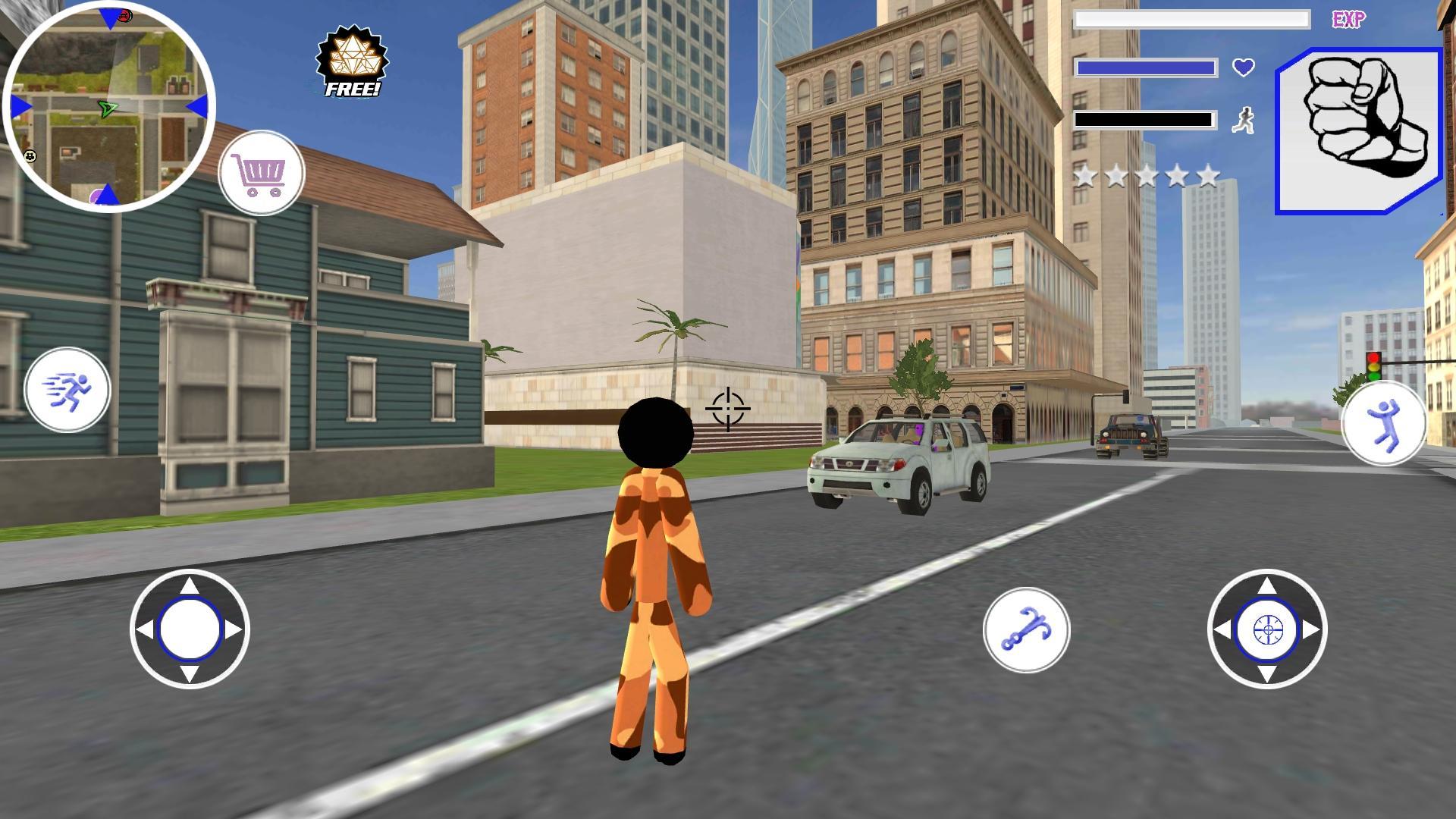Tap the sprint running-man icon
The height and width of the screenshot is (819, 1456).
(68, 388)
